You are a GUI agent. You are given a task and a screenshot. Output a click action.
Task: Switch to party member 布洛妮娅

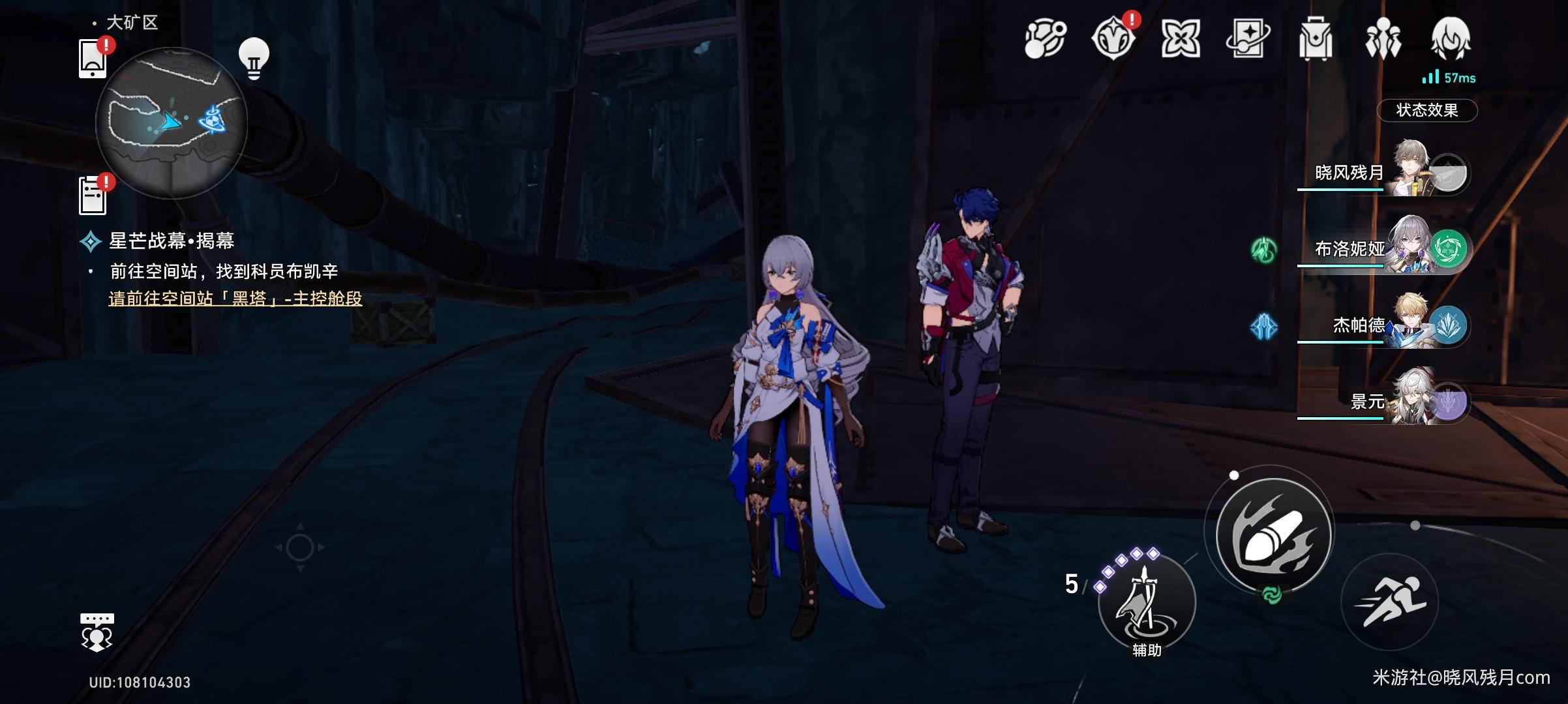tap(1383, 248)
